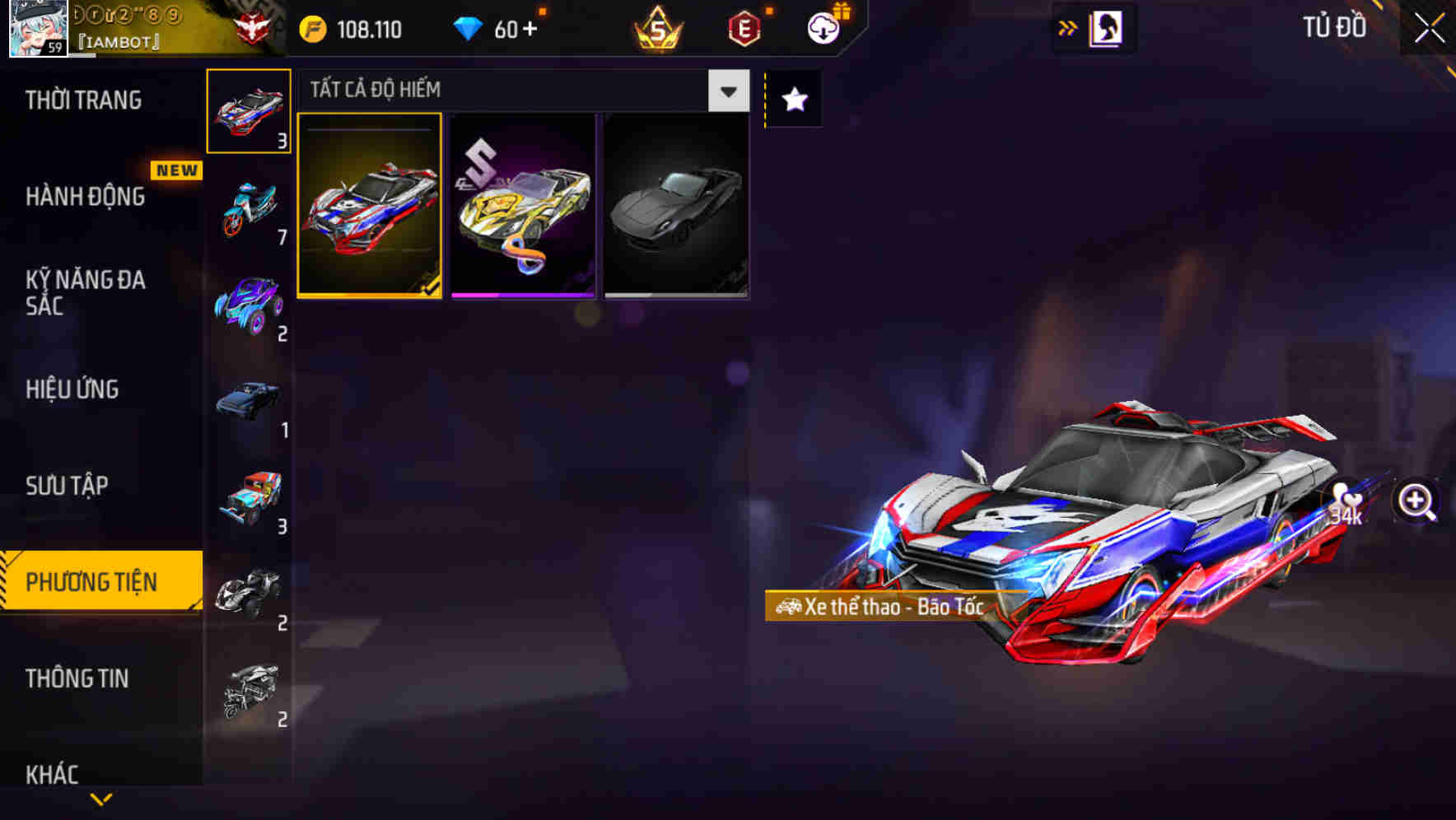This screenshot has height=820, width=1456.
Task: Toggle the star favorites filter
Action: click(793, 100)
